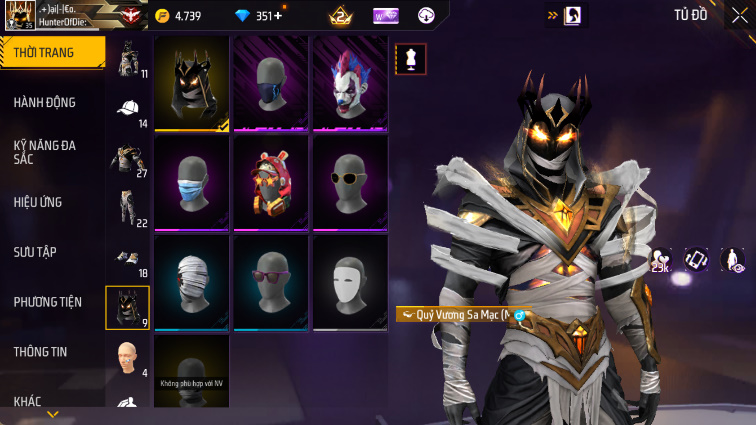
Task: Select the Hiệu Ứng tab
Action: (38, 202)
